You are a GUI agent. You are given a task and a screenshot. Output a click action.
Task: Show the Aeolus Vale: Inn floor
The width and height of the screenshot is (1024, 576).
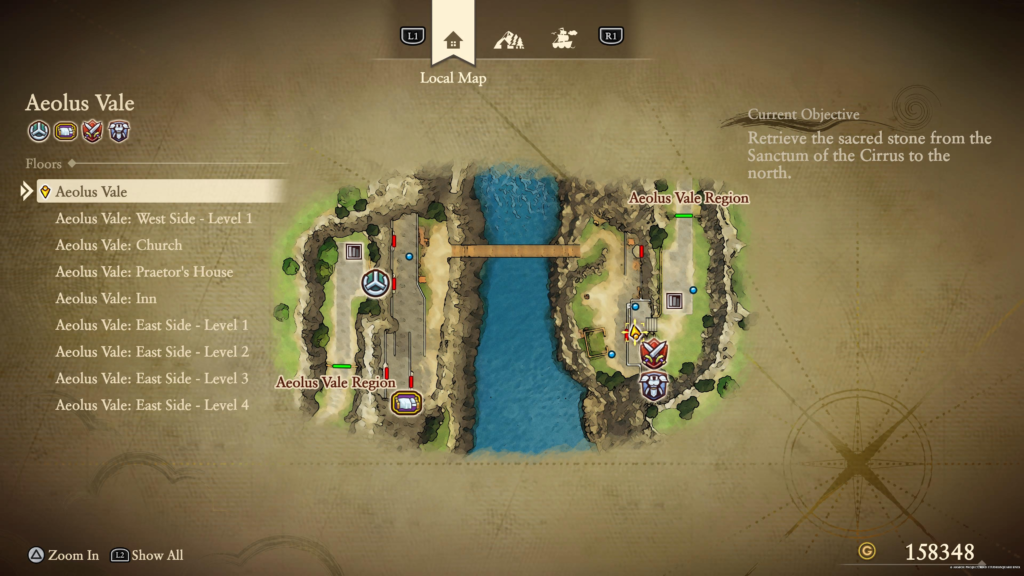tap(106, 298)
